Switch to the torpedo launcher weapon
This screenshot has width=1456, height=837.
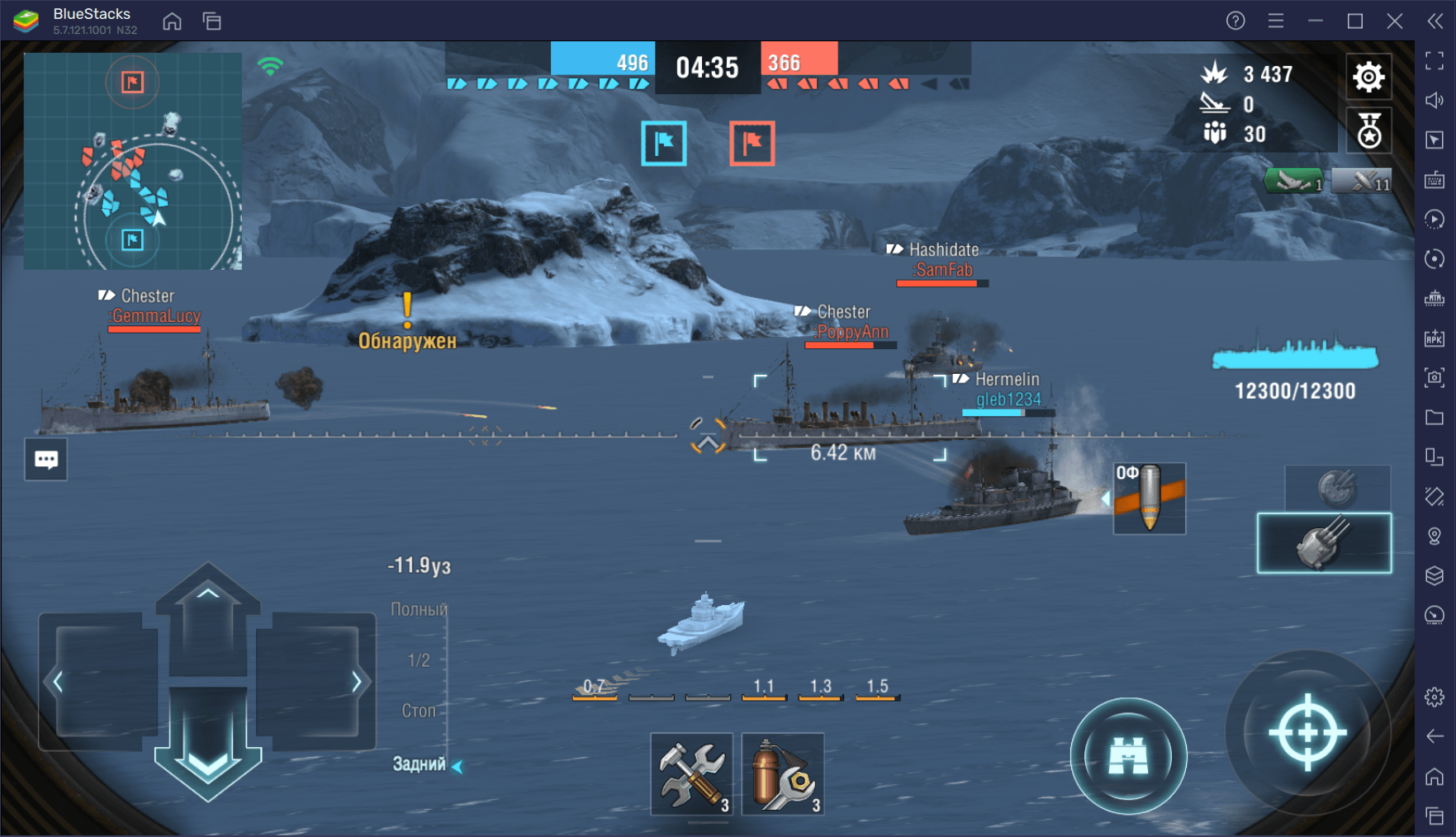(1337, 488)
